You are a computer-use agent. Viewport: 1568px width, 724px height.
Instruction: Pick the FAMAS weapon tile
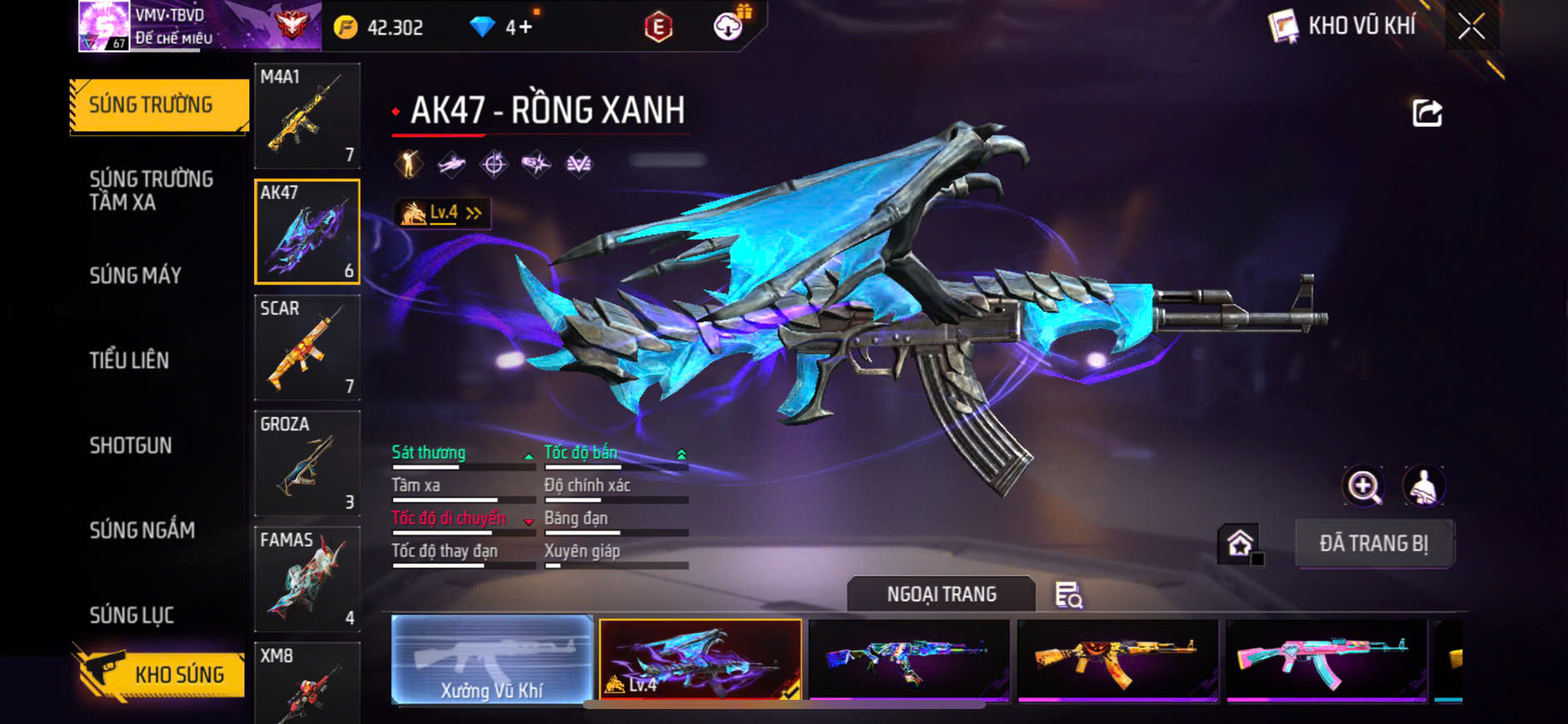307,578
